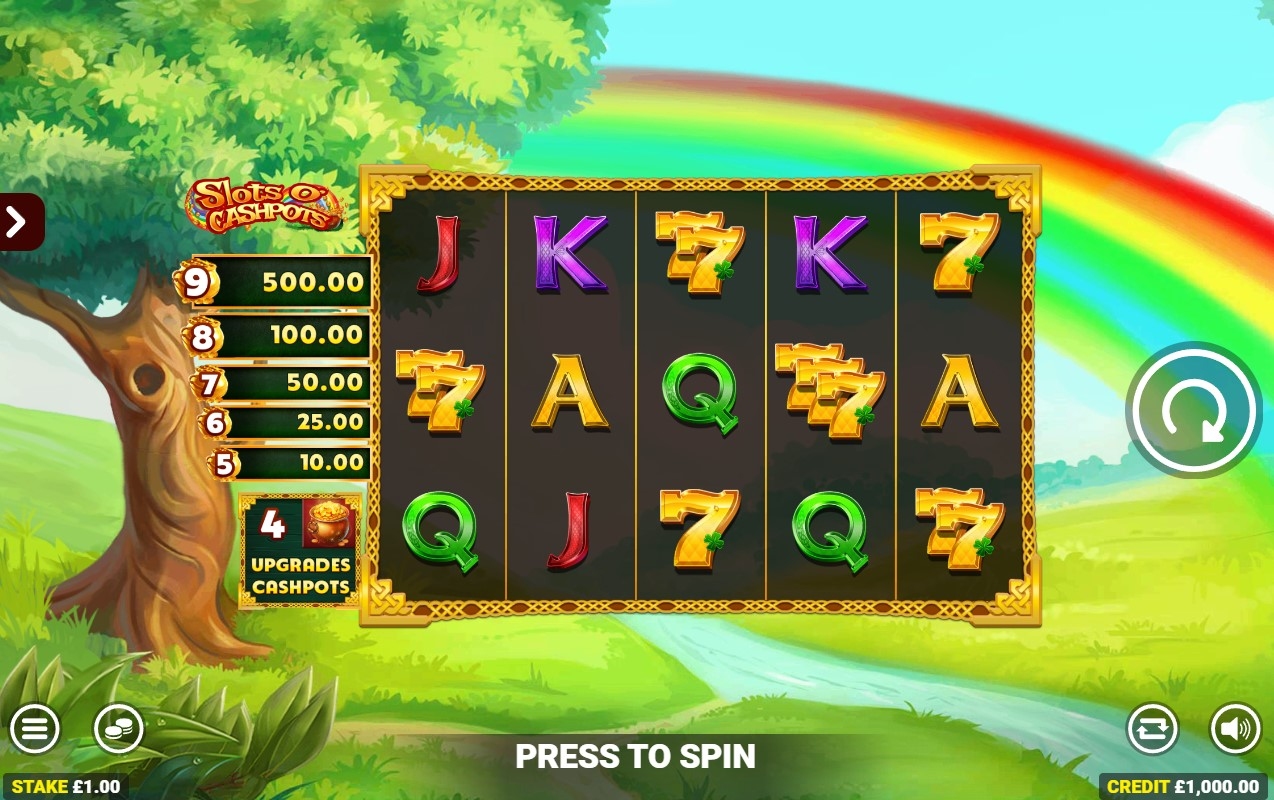The width and height of the screenshot is (1274, 800).
Task: Open the hamburger menu
Action: 35,729
